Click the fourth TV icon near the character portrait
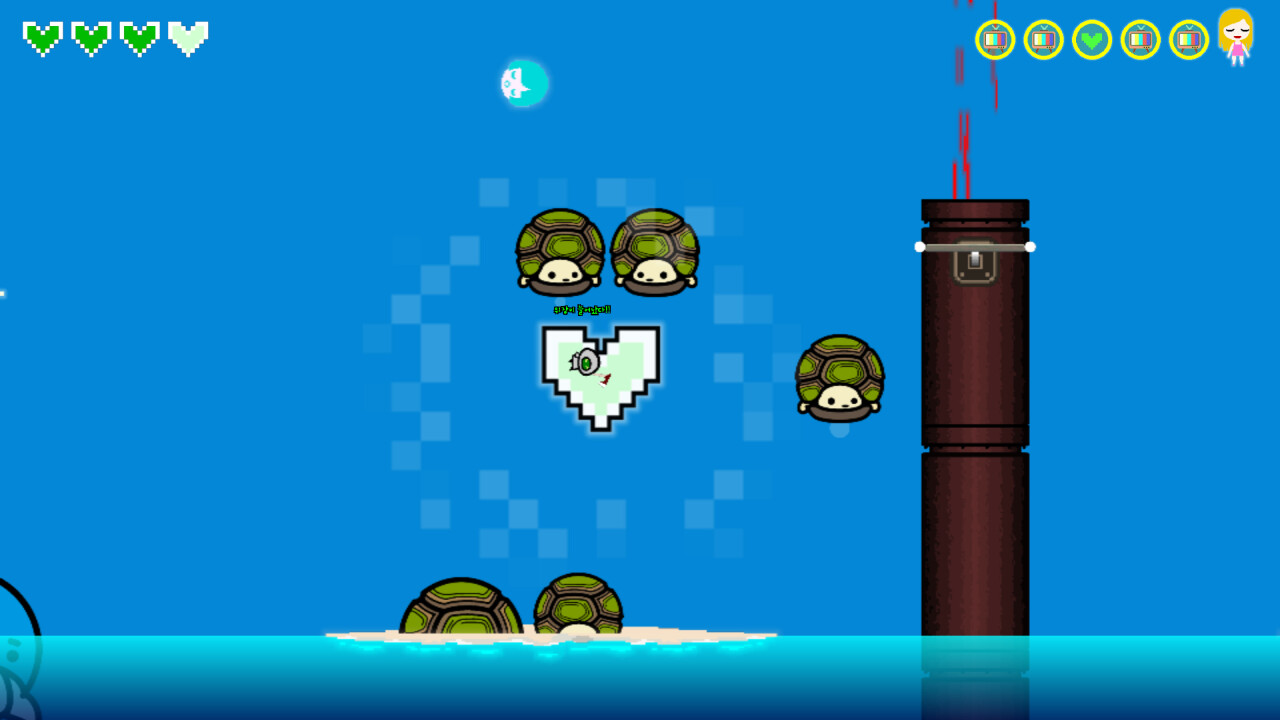 point(1140,41)
